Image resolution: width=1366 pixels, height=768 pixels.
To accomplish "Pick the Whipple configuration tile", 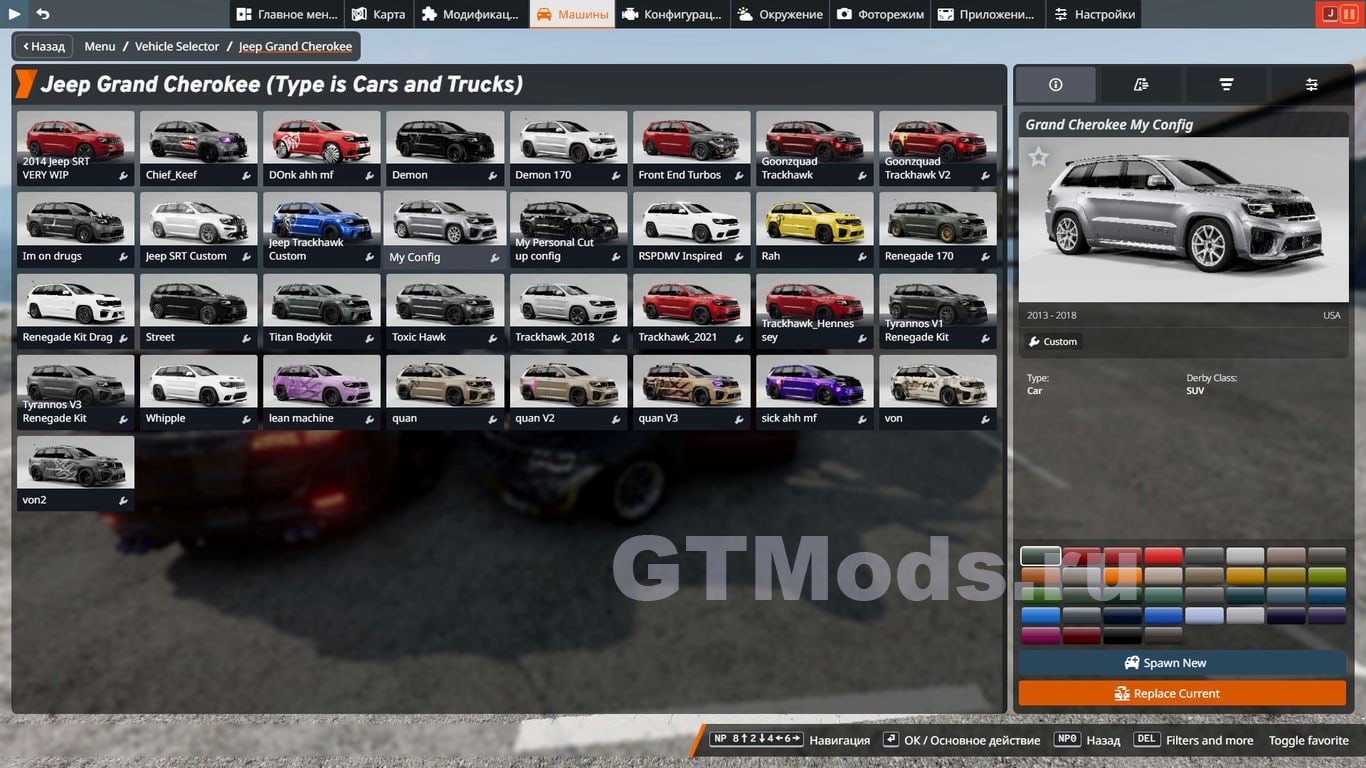I will click(198, 391).
